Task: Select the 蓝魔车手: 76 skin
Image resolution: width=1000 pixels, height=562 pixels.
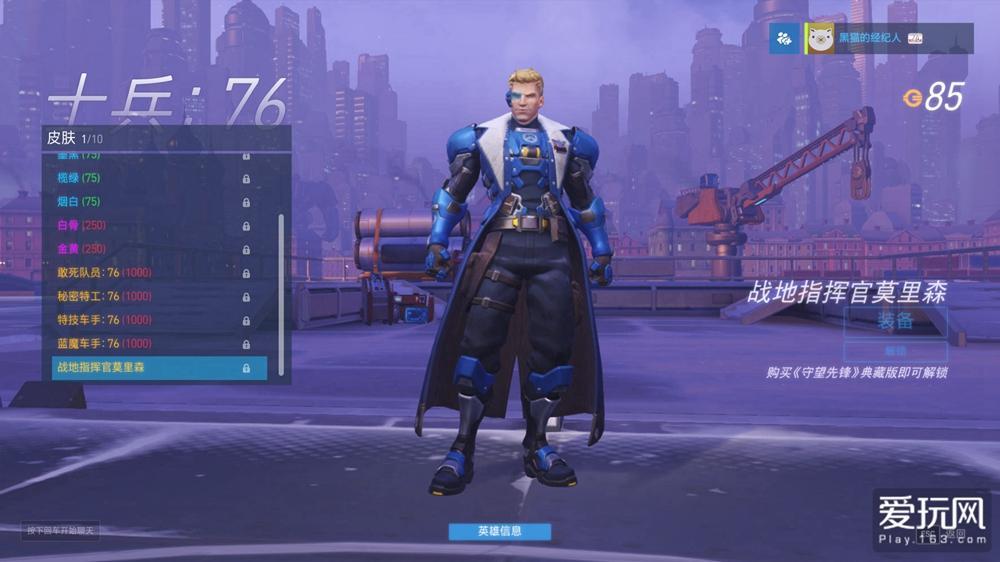Action: 150,344
